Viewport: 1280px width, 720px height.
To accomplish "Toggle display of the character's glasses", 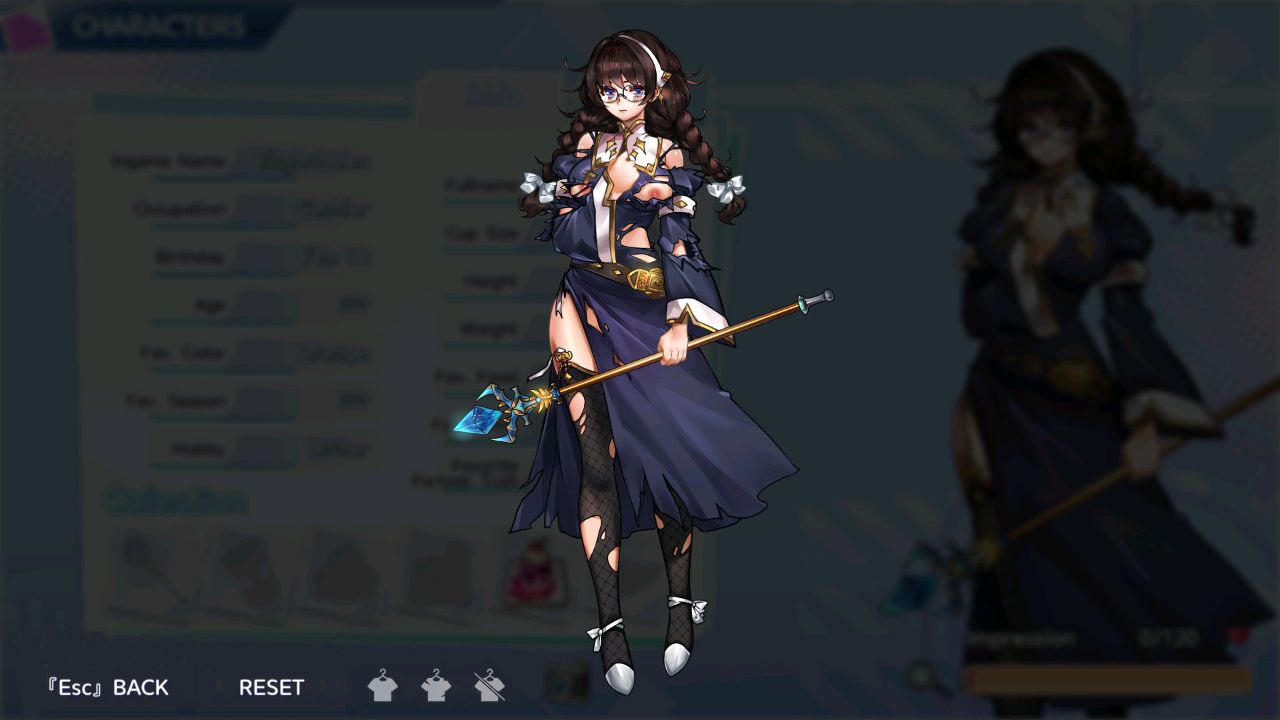I will (622, 90).
